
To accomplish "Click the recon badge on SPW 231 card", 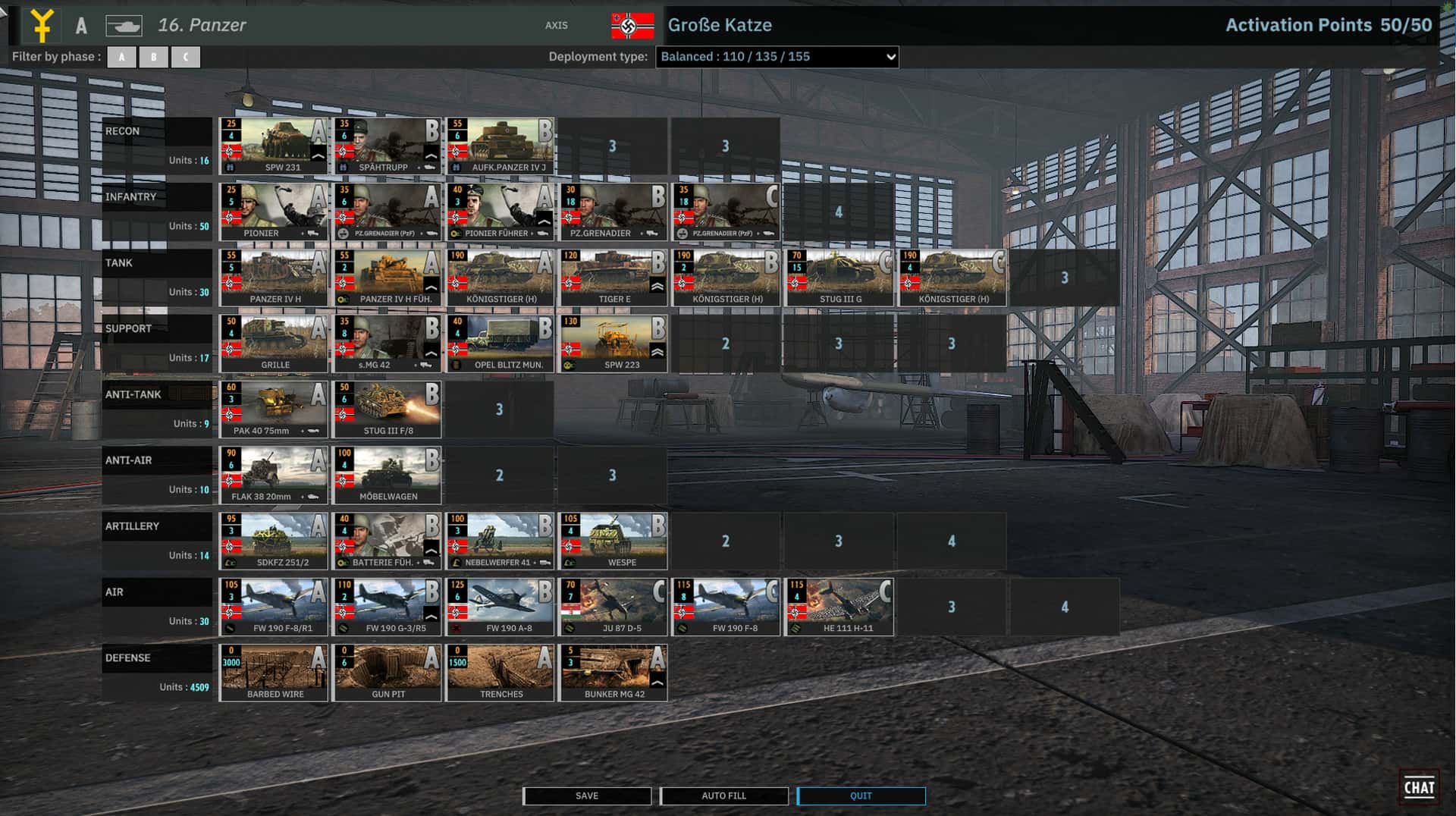I will pyautogui.click(x=230, y=167).
